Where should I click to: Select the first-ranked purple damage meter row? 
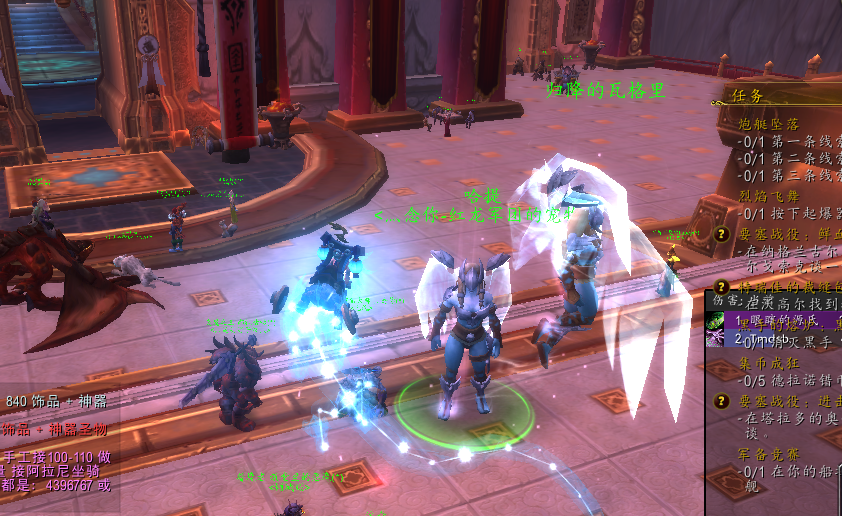[x=774, y=321]
